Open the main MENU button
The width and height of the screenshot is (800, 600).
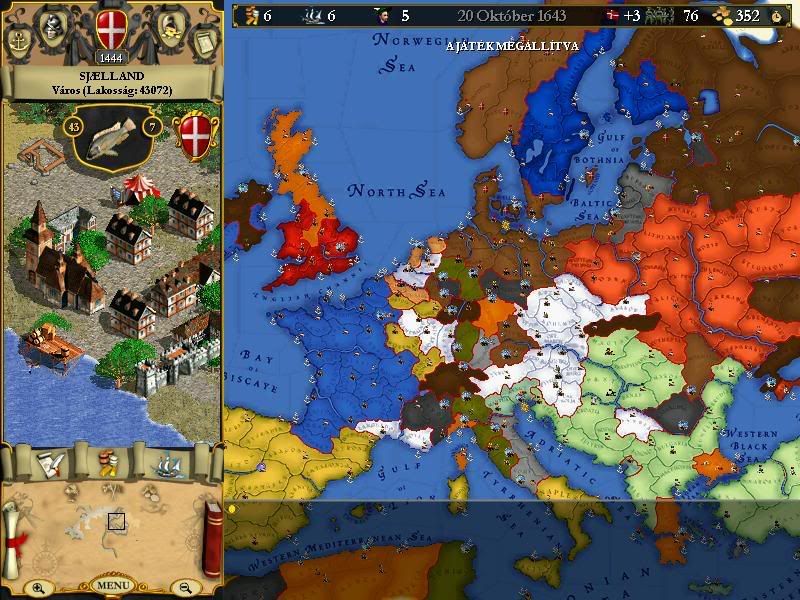[111, 585]
